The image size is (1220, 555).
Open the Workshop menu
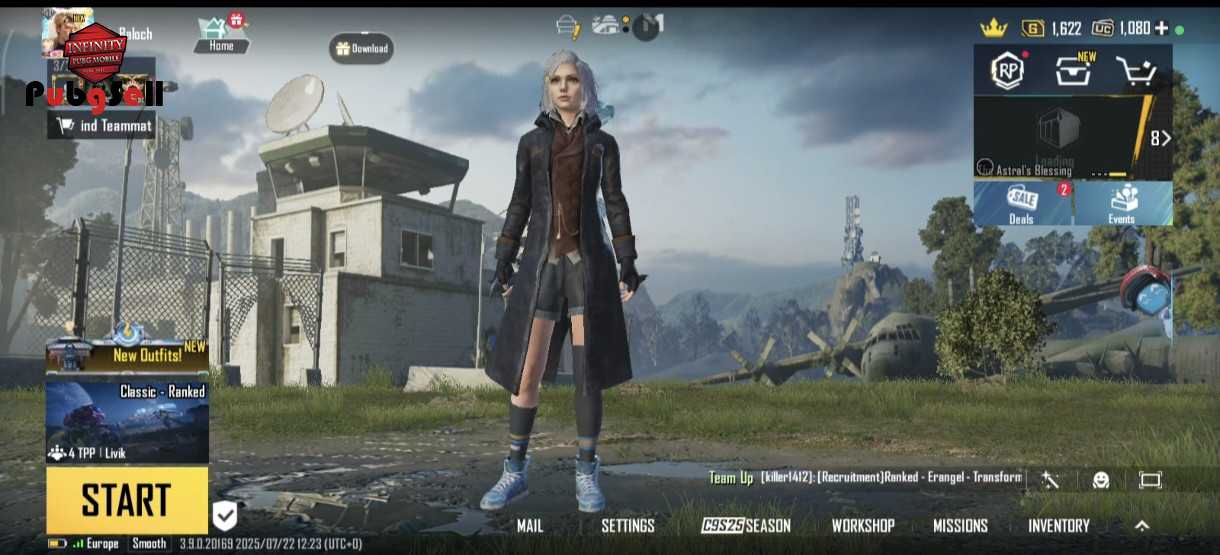coord(863,526)
